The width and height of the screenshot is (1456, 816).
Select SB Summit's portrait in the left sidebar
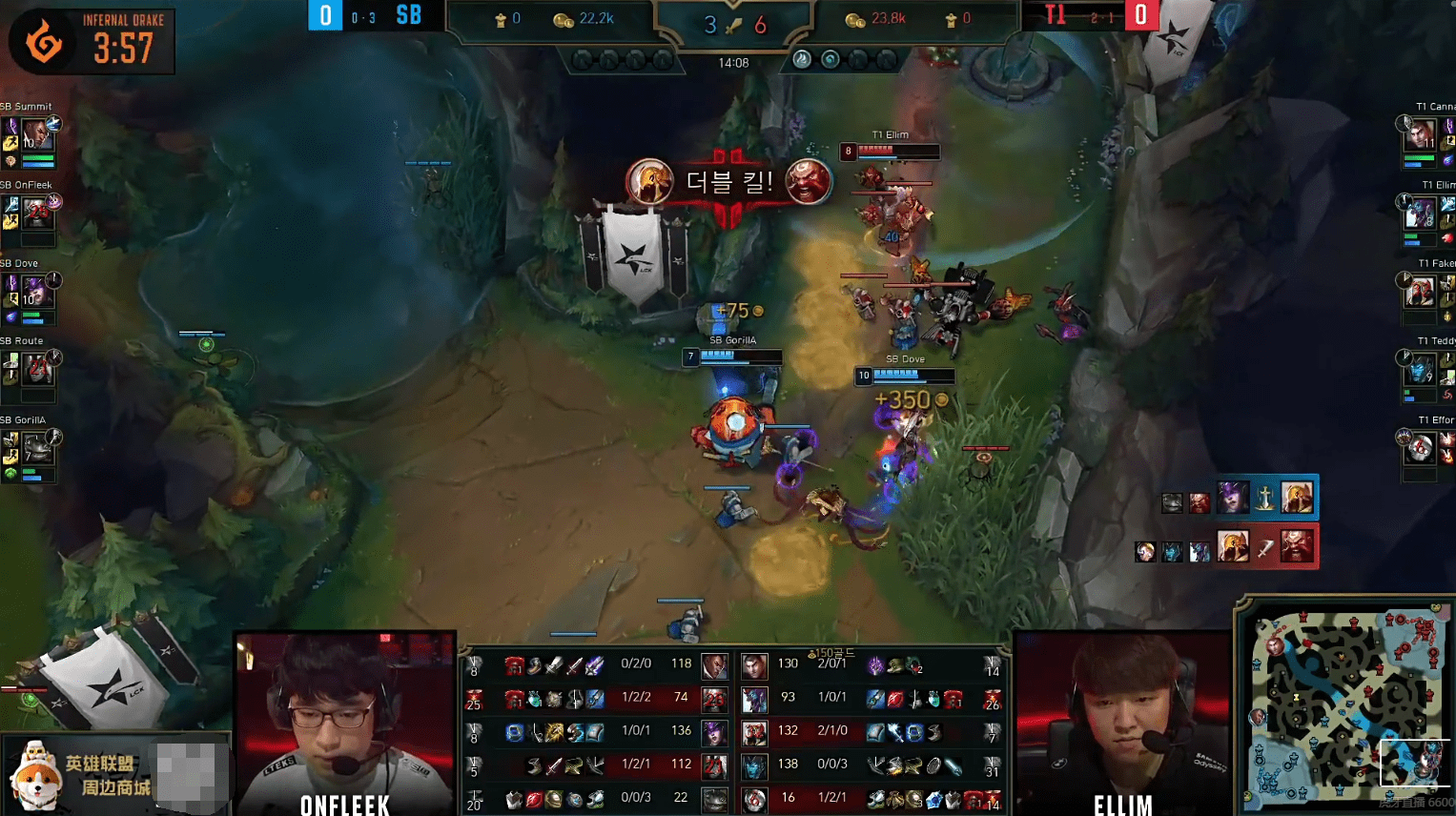point(36,133)
